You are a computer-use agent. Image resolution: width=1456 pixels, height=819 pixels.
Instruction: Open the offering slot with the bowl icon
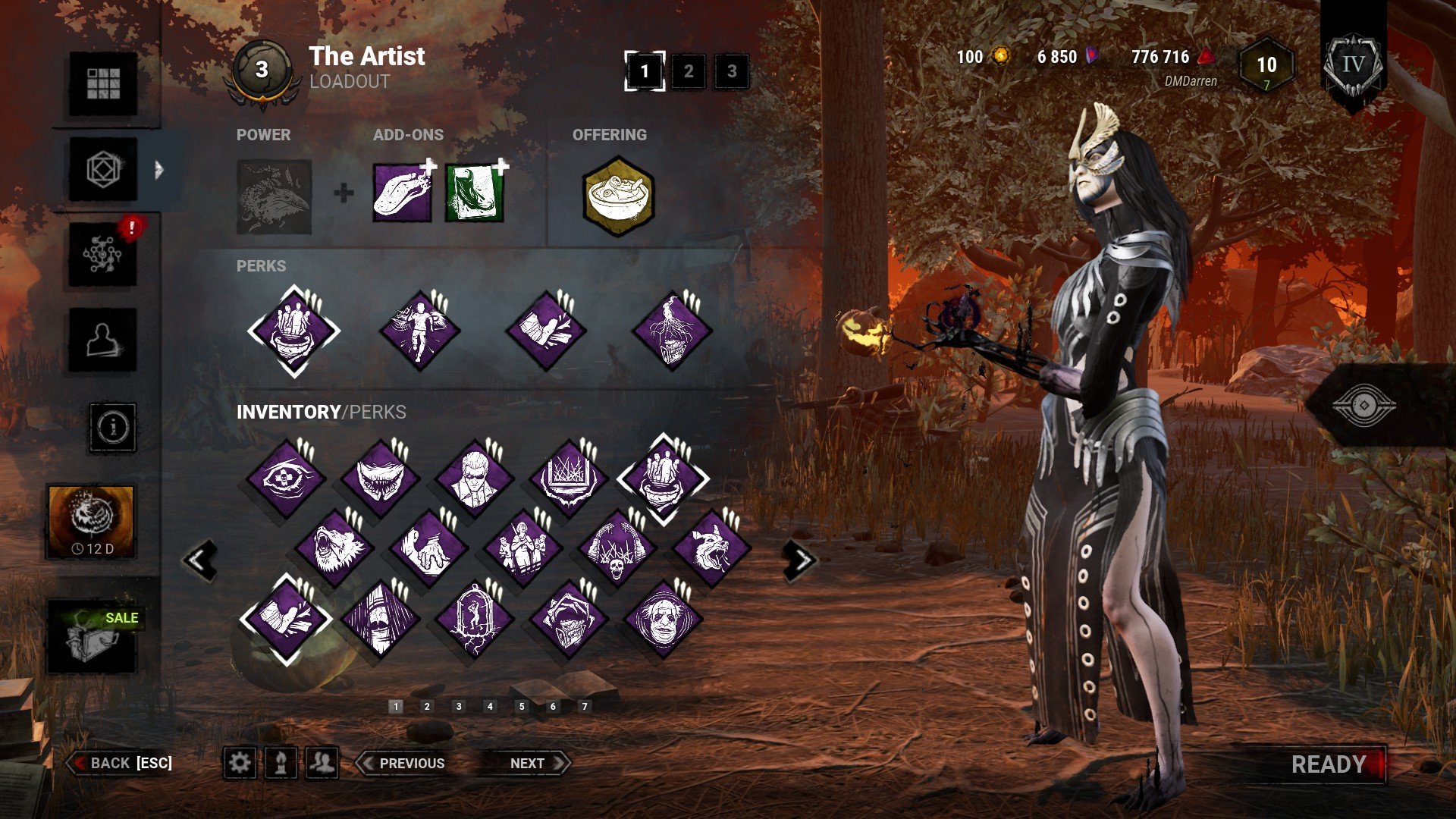coord(618,196)
